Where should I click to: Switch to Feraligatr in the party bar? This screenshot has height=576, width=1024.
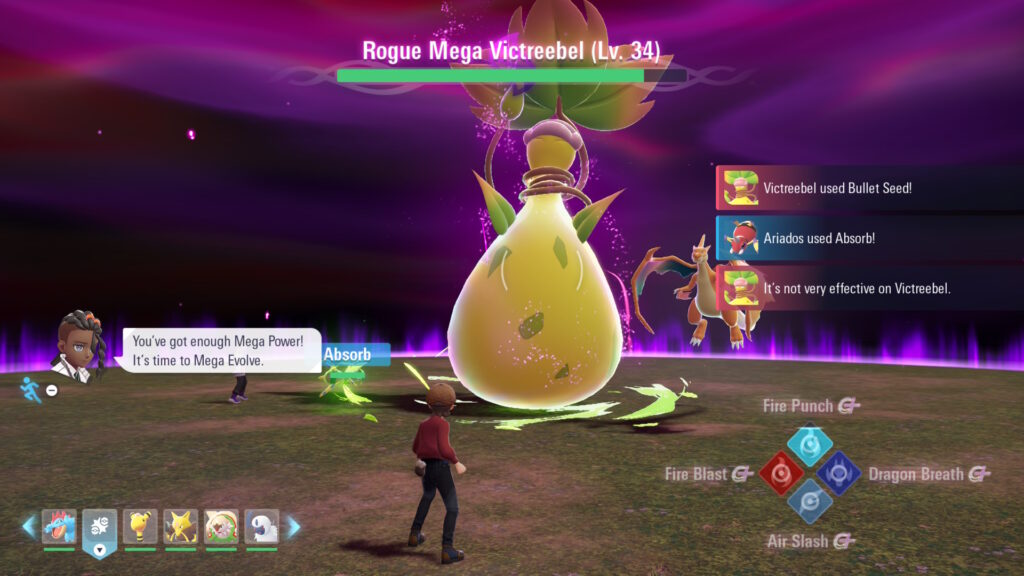click(x=59, y=527)
